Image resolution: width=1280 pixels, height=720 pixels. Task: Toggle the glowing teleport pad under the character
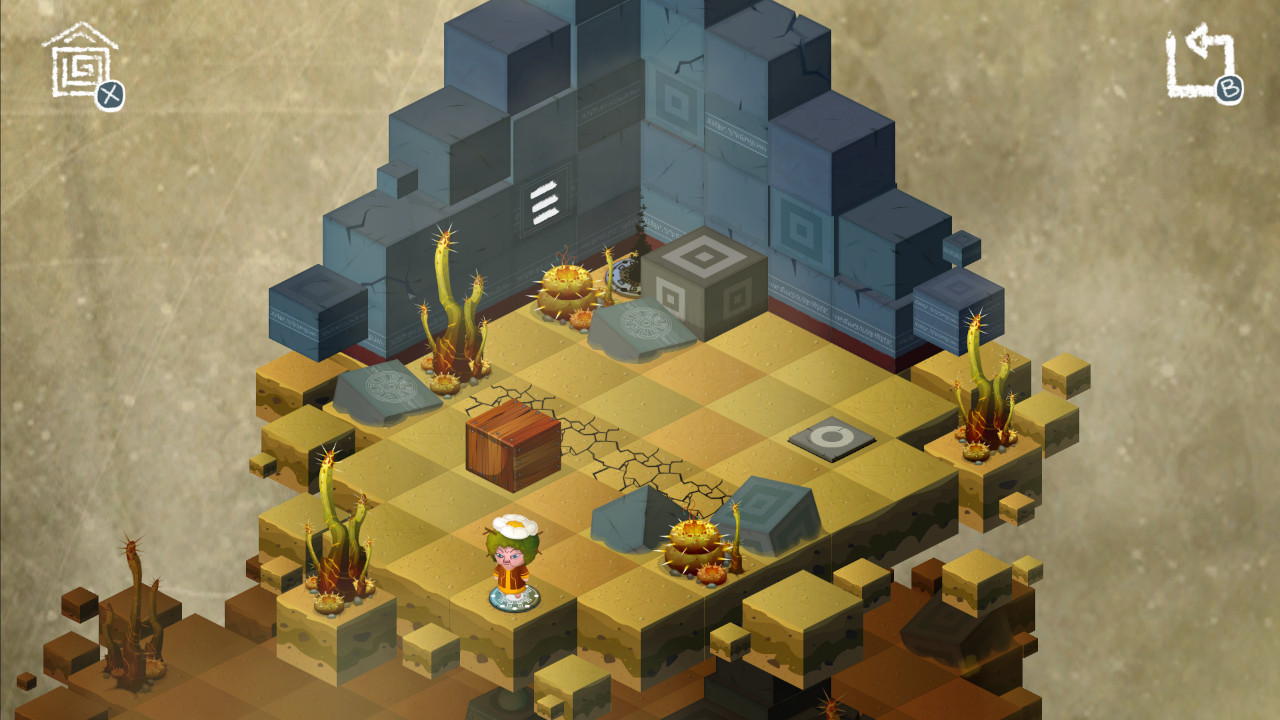tap(517, 600)
